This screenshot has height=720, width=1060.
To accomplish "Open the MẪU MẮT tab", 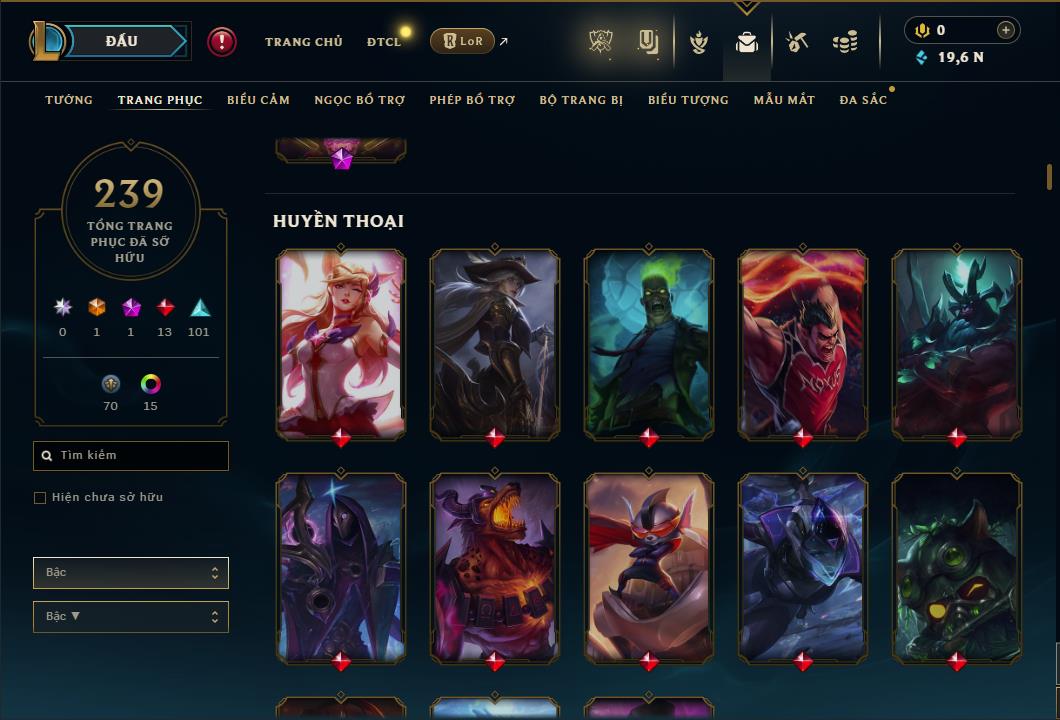I will tap(784, 100).
